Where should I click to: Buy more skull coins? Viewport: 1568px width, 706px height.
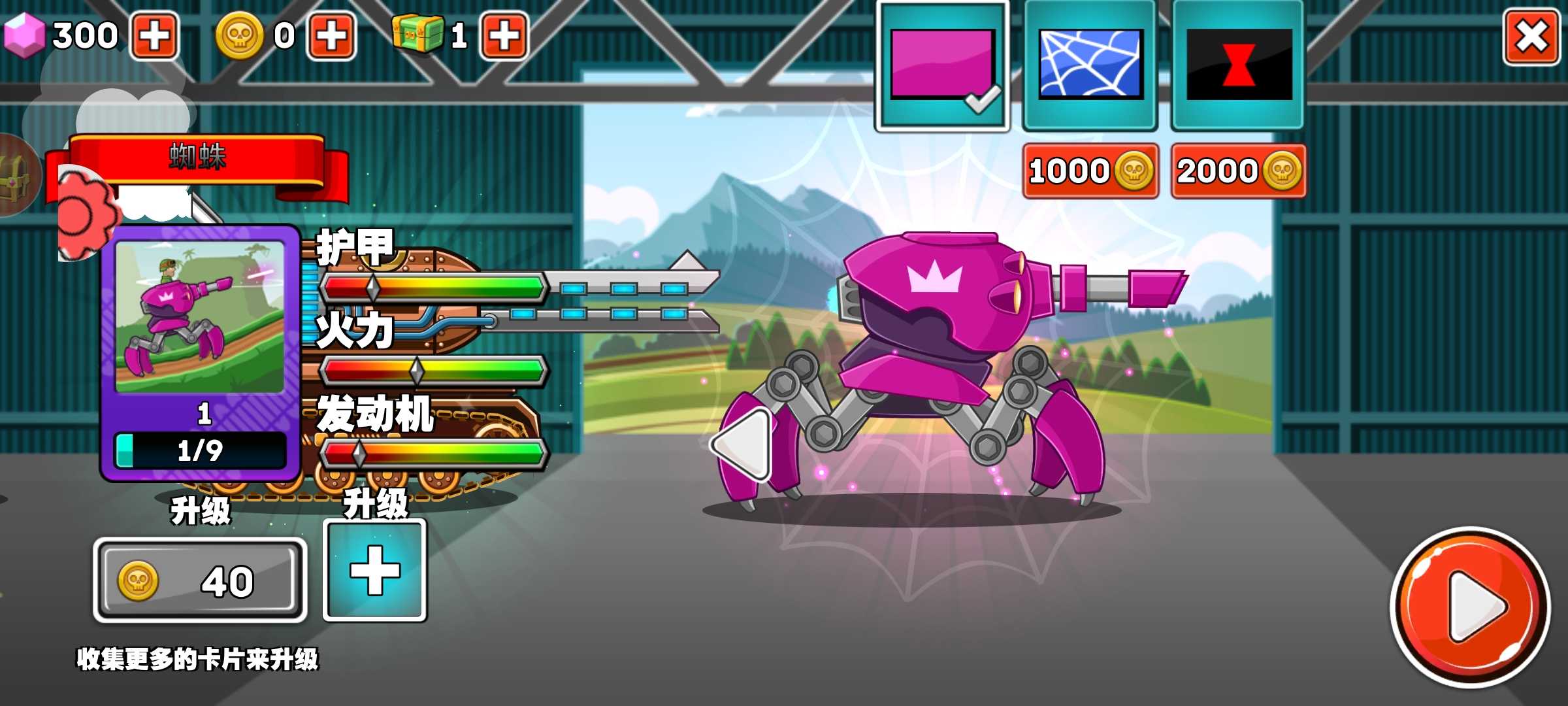[332, 35]
